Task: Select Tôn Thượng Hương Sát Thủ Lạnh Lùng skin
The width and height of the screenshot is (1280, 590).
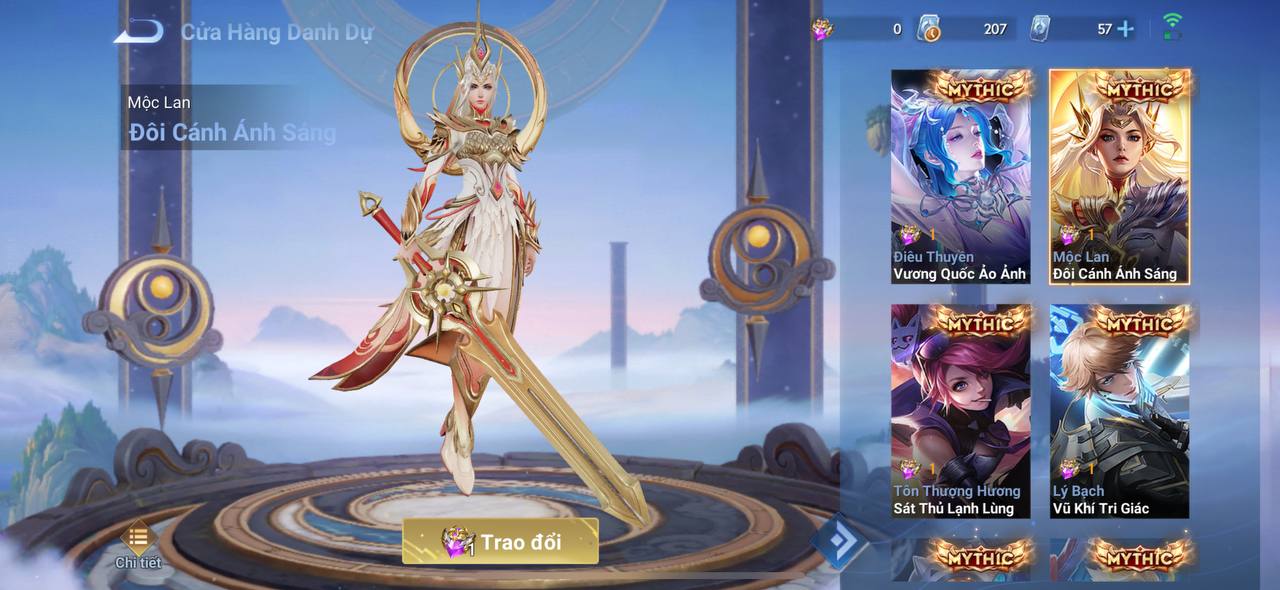Action: (x=960, y=411)
